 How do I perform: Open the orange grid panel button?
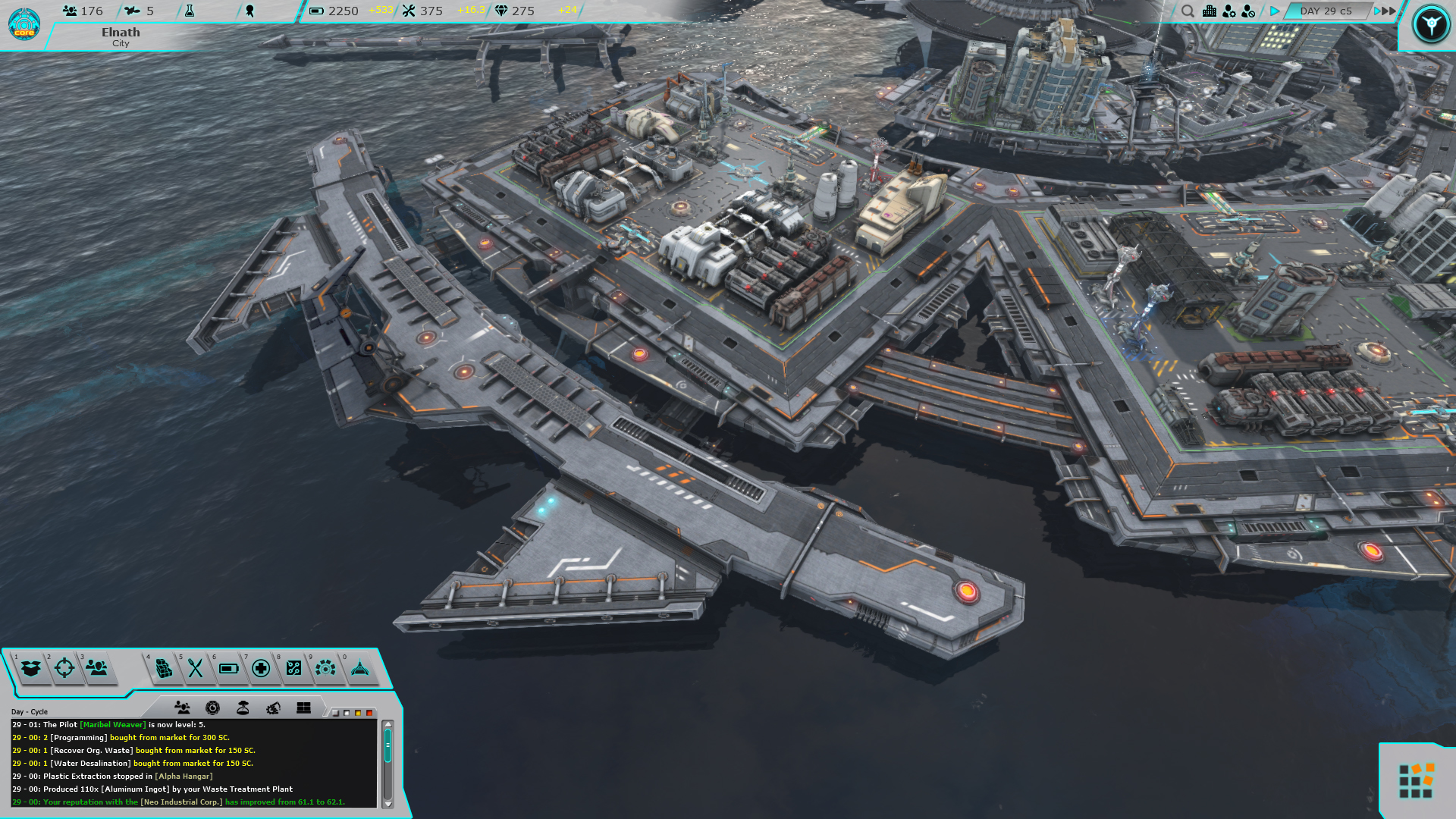[1415, 781]
